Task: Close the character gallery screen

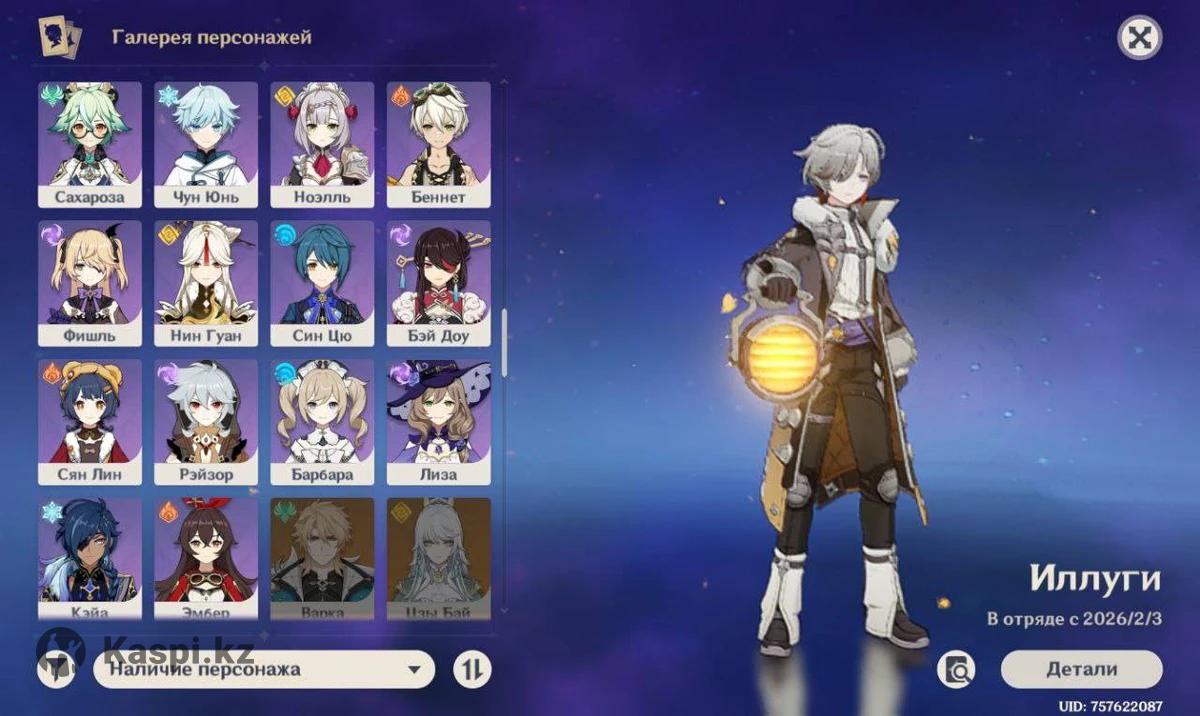Action: click(x=1138, y=39)
